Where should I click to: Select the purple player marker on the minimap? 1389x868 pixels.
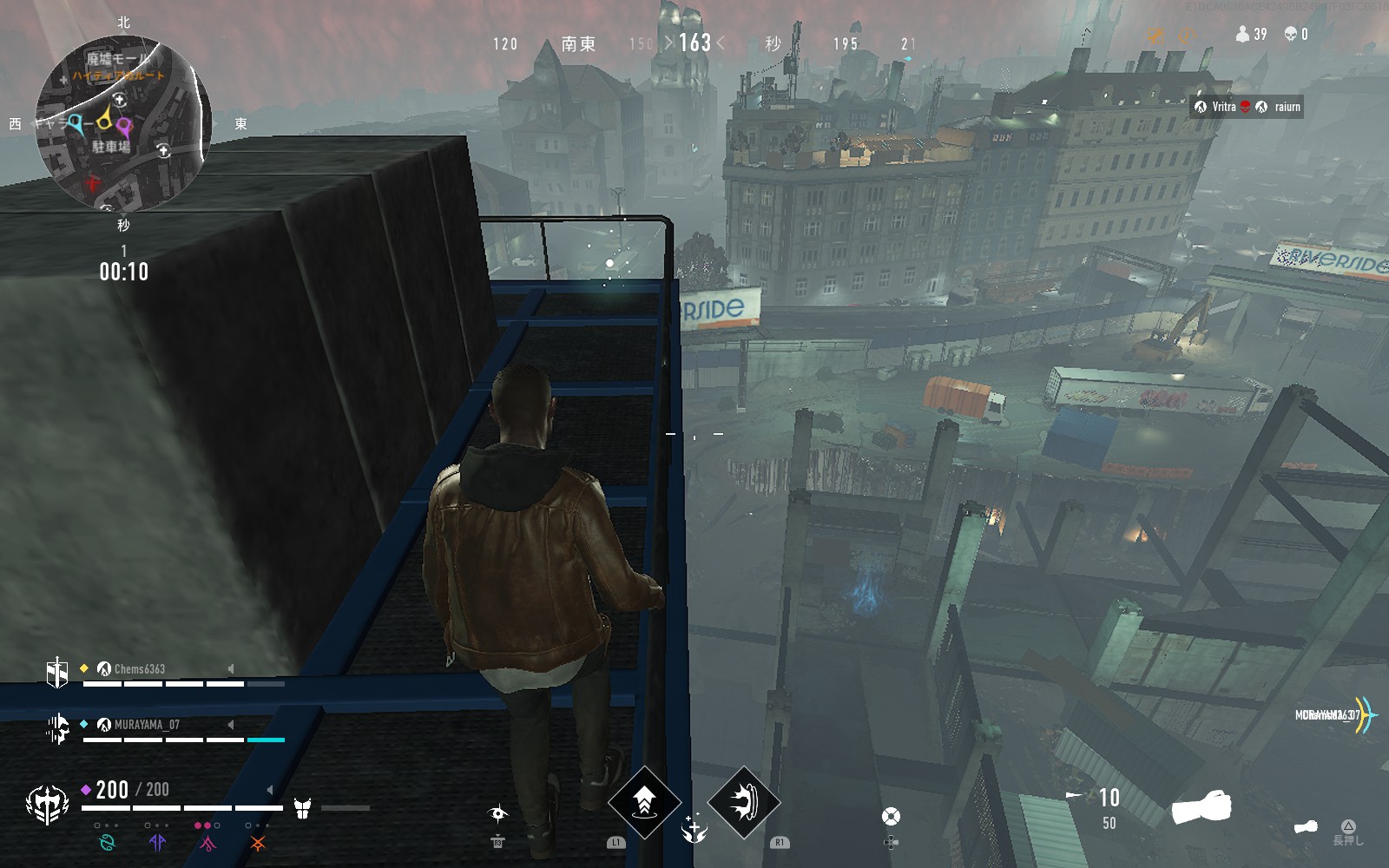[125, 128]
